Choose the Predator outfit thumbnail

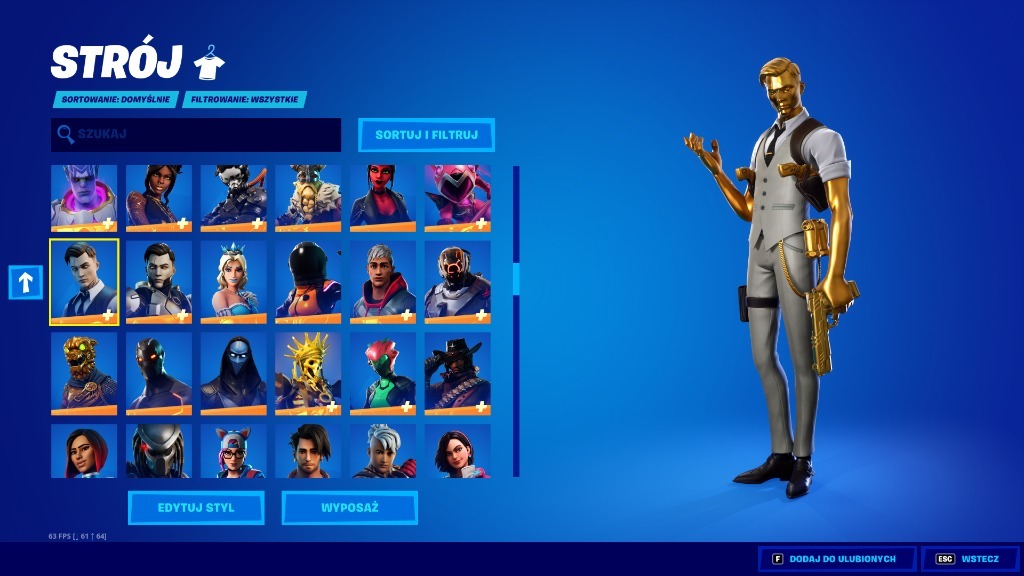point(159,451)
